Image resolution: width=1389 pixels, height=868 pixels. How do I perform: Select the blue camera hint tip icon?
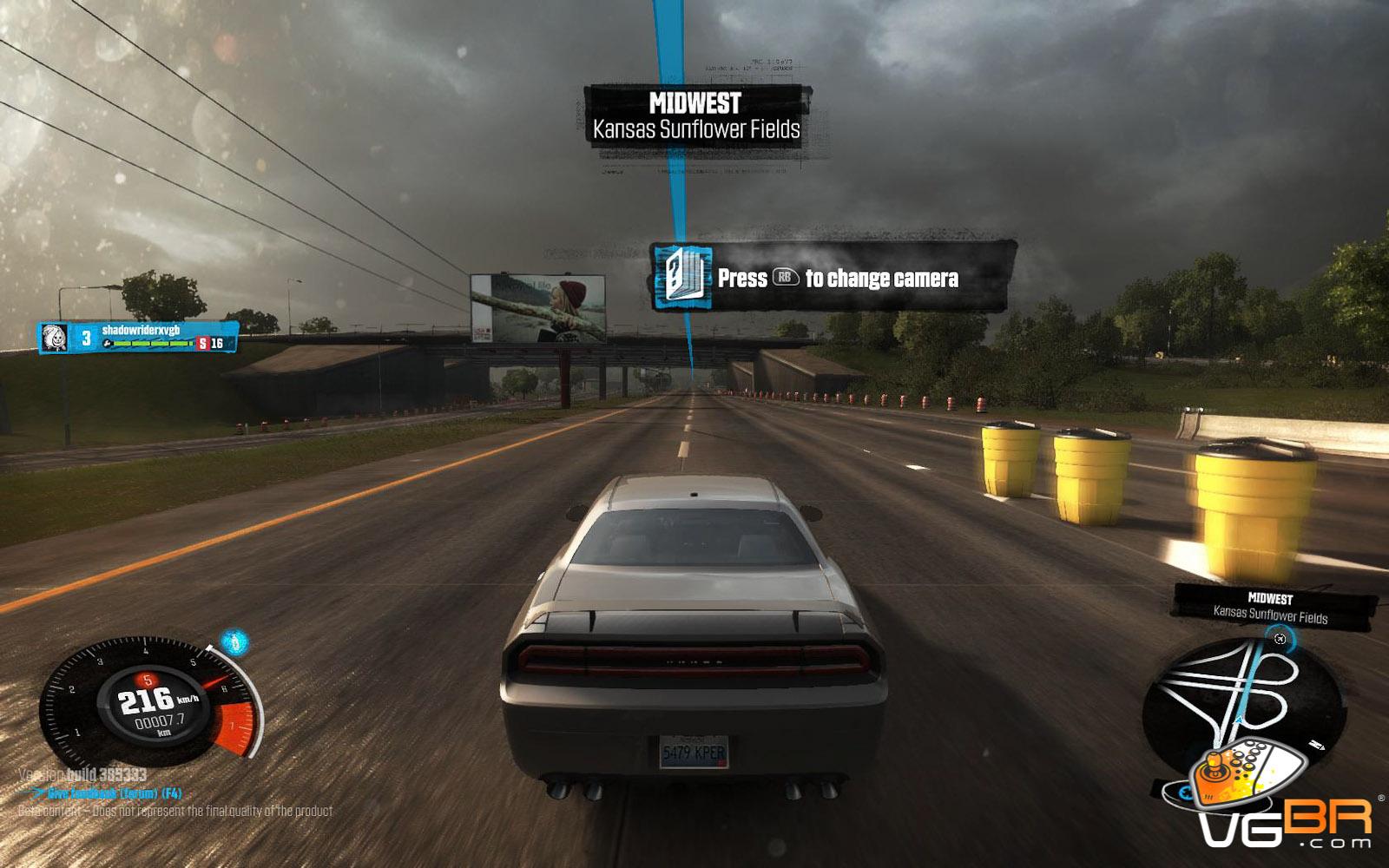(683, 278)
